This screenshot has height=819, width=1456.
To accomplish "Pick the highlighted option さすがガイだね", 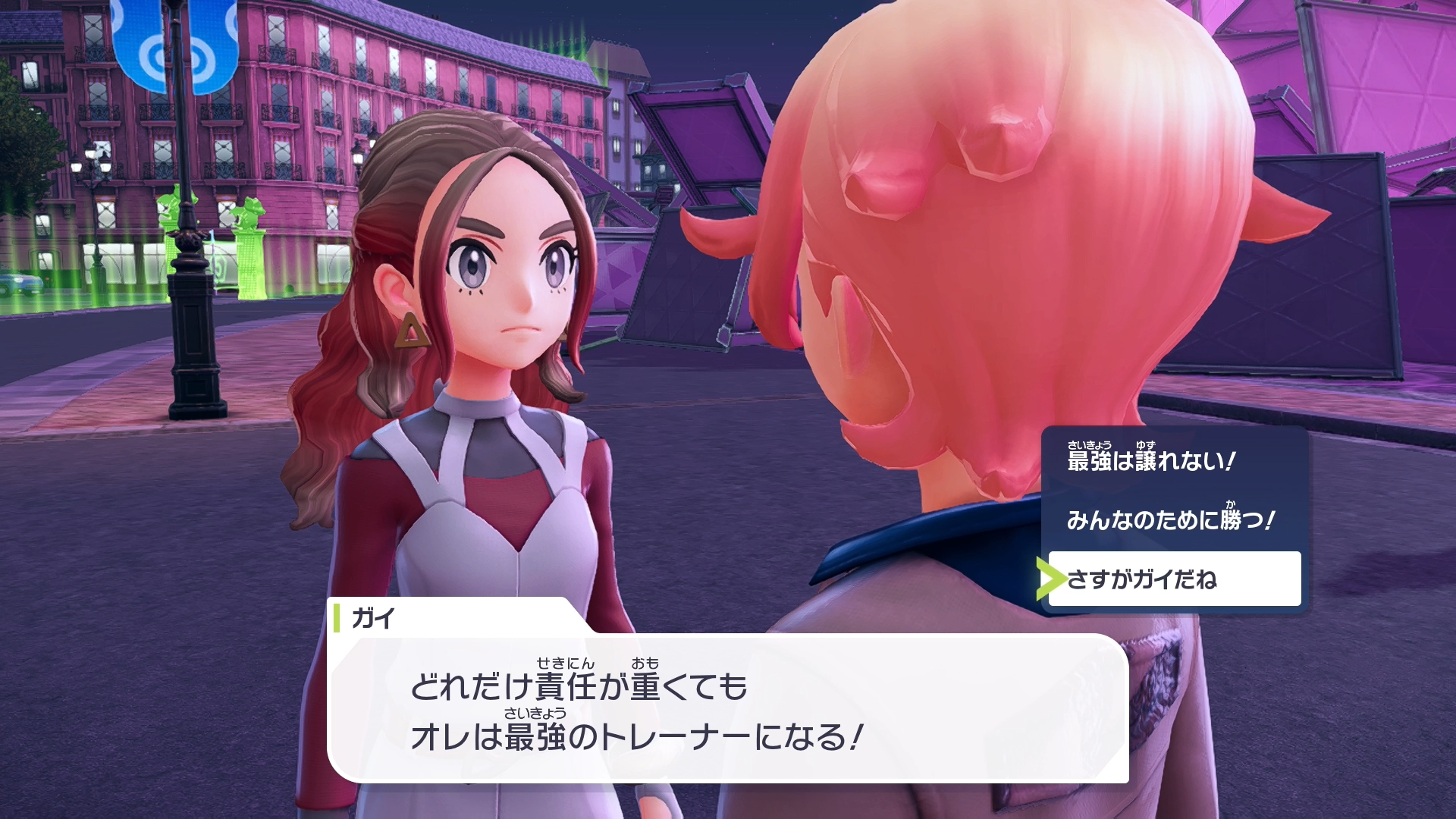I will coord(1173,579).
